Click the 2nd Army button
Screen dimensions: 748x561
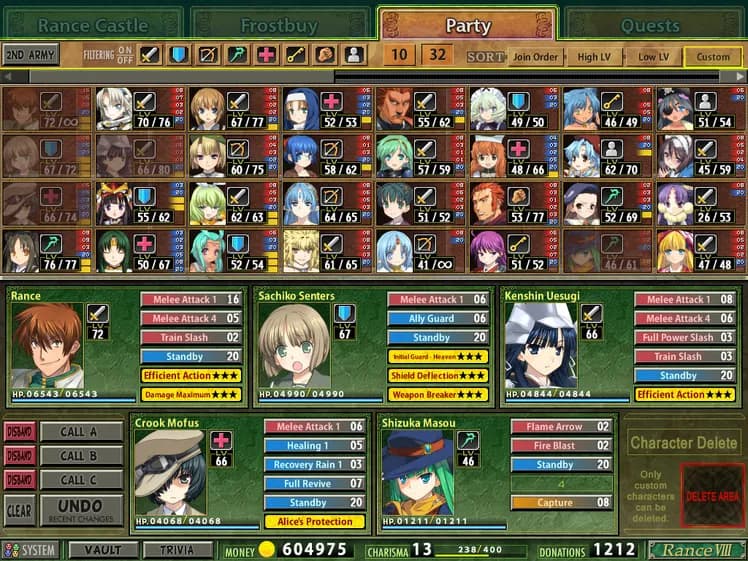[29, 55]
